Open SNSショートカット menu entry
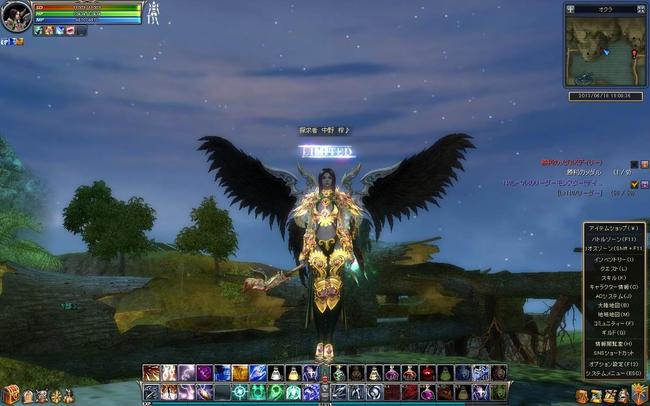This screenshot has height=406, width=650. 611,353
